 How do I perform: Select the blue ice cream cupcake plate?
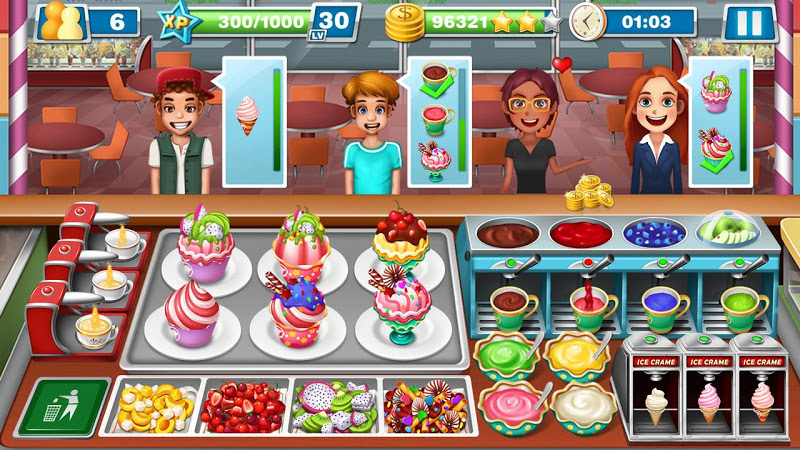(298, 312)
